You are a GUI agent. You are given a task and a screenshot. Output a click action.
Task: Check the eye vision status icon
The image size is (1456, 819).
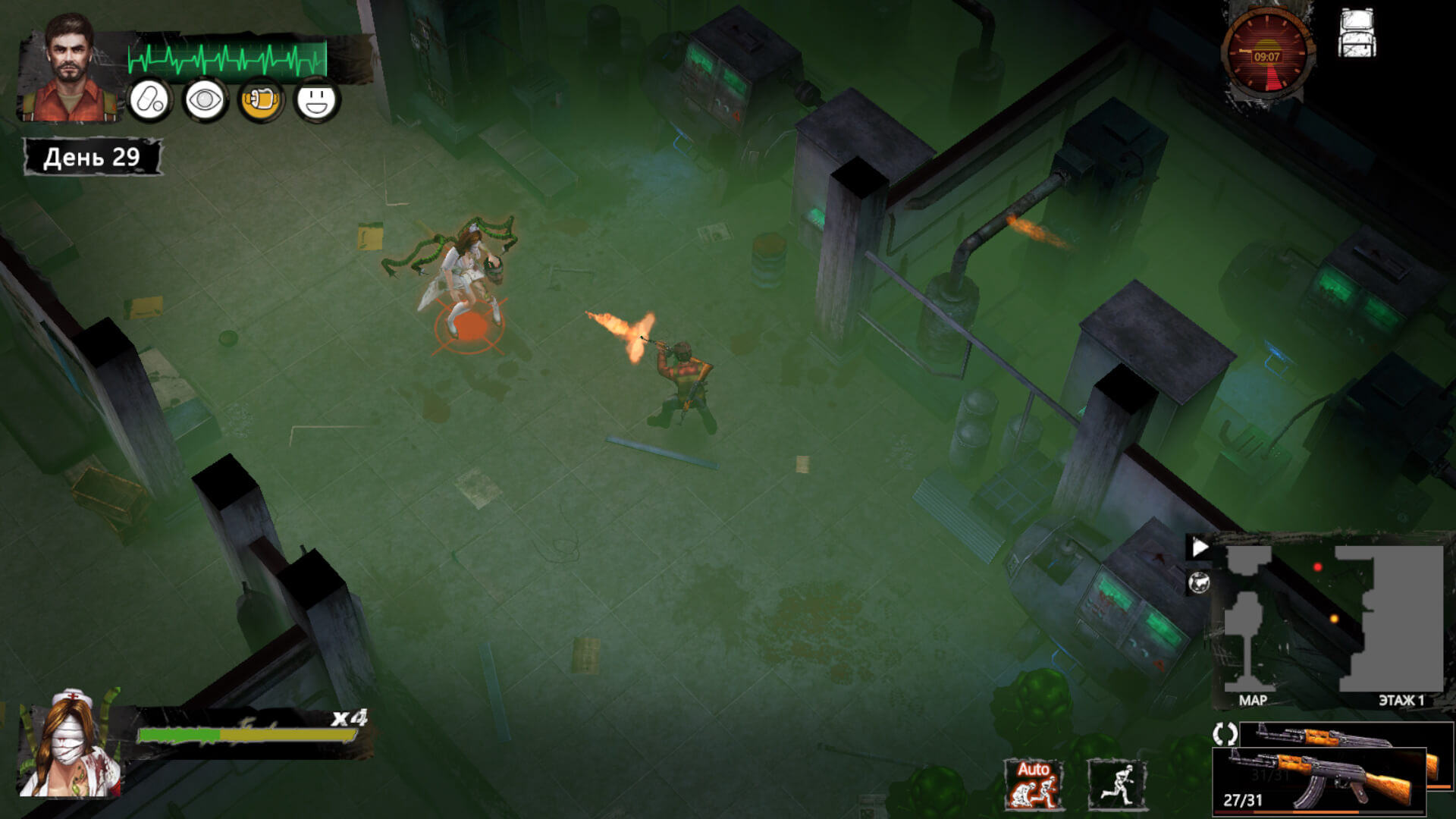coord(205,100)
